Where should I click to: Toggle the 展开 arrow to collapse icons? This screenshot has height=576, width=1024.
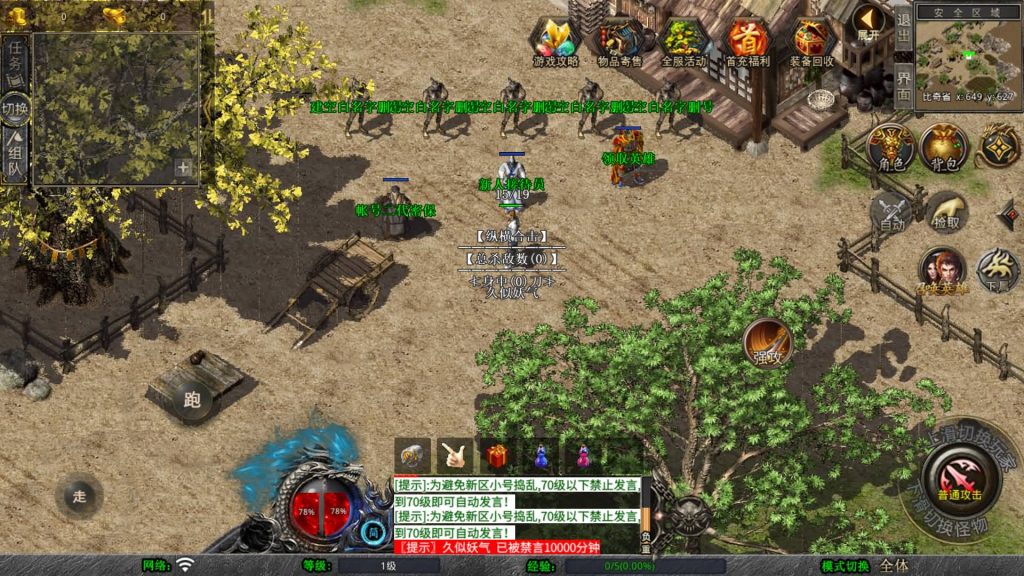coord(867,24)
